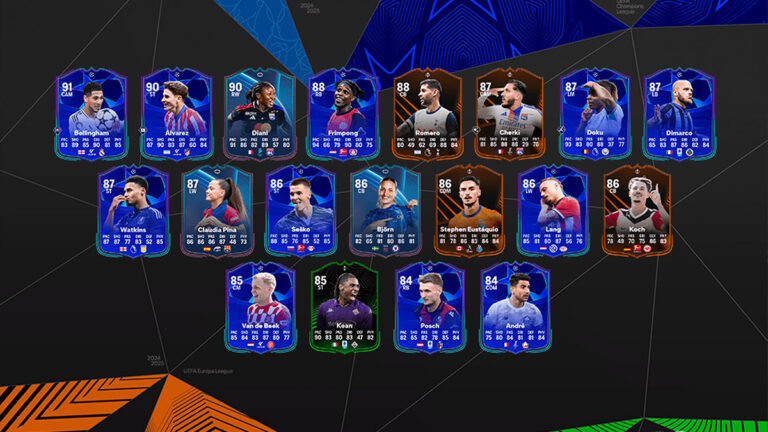Choose the Cherki card

click(x=510, y=114)
